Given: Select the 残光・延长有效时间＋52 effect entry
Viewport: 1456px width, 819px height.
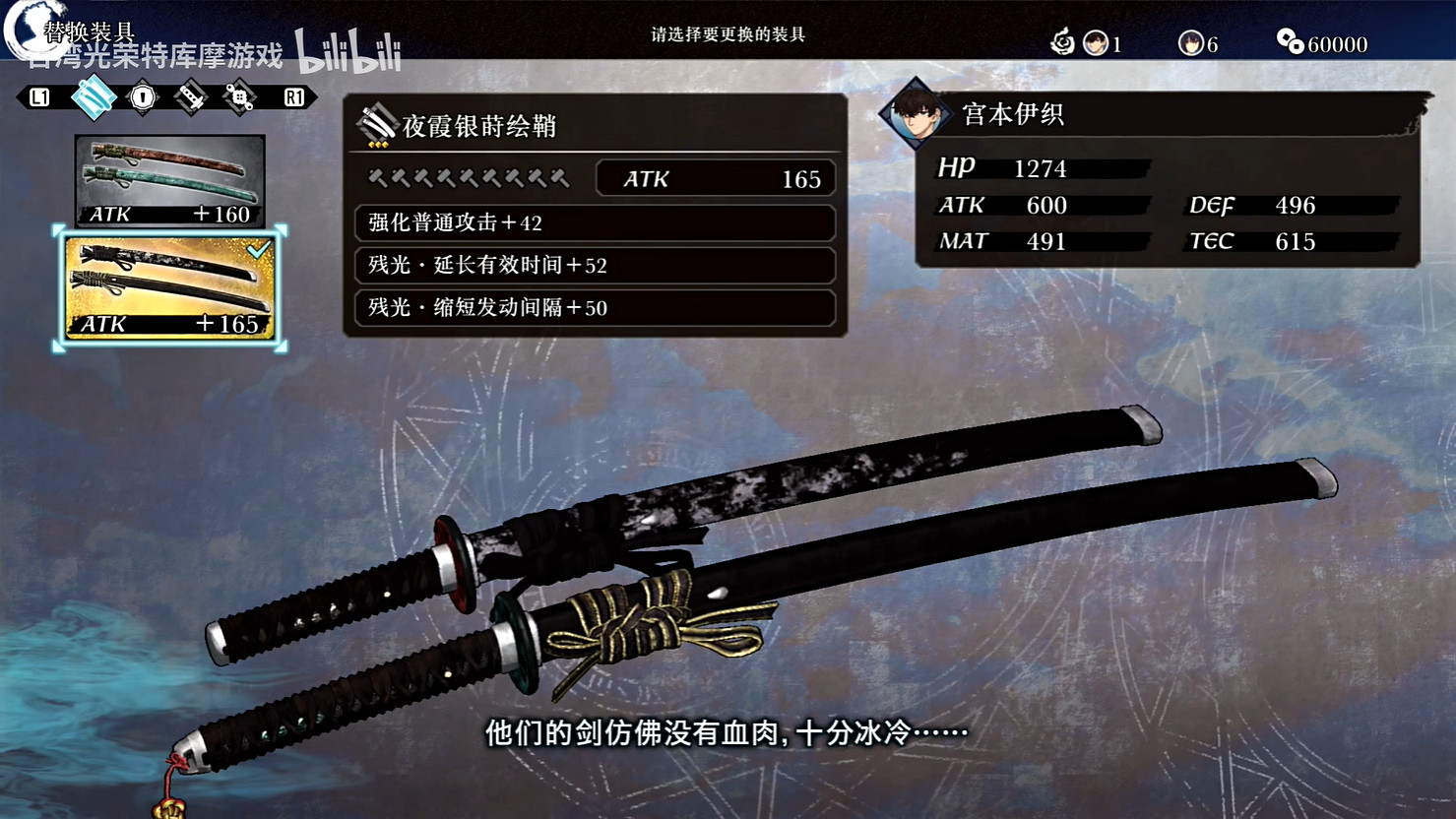Looking at the screenshot, I should [594, 266].
